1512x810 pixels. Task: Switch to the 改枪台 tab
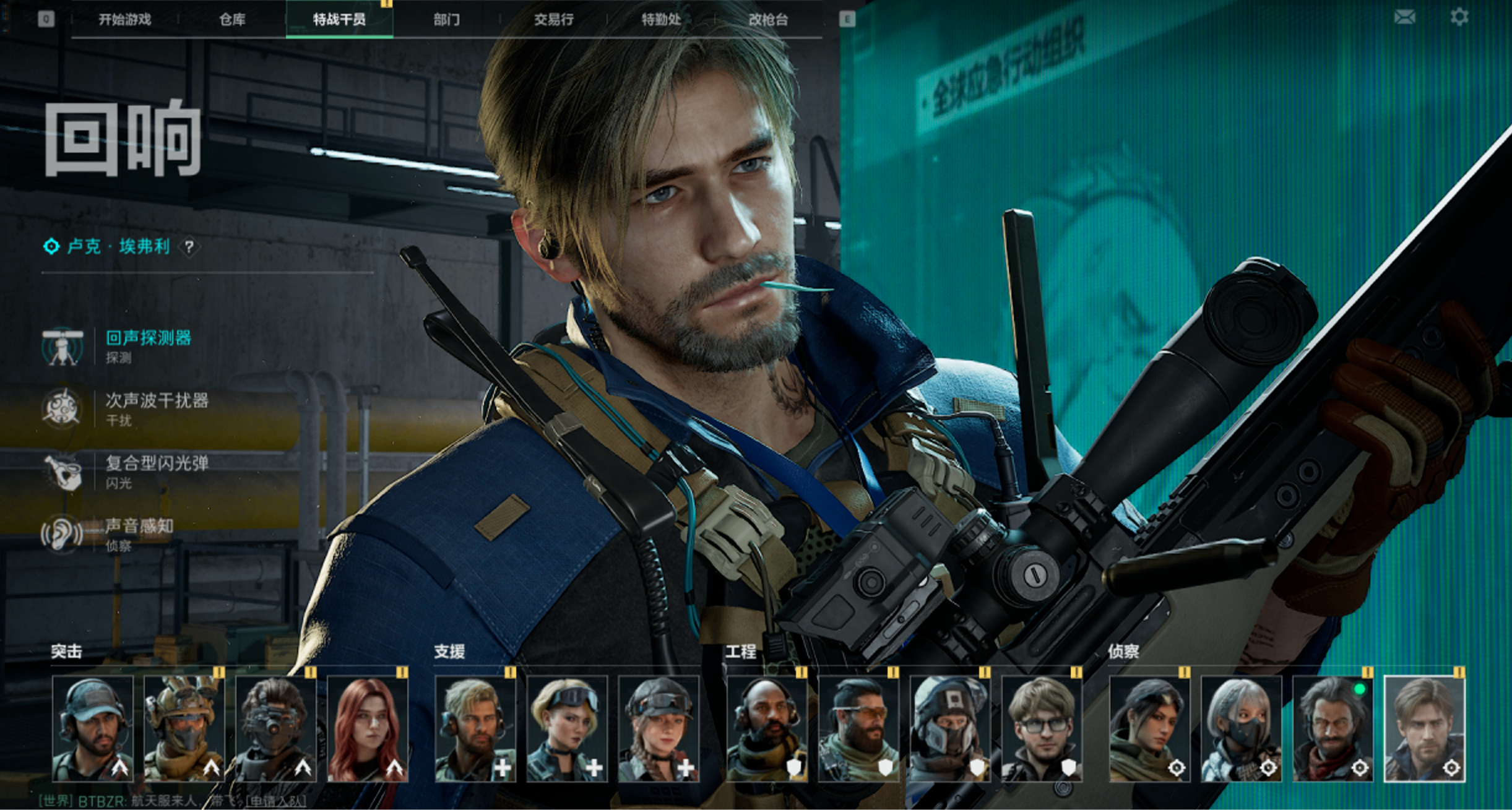(768, 20)
